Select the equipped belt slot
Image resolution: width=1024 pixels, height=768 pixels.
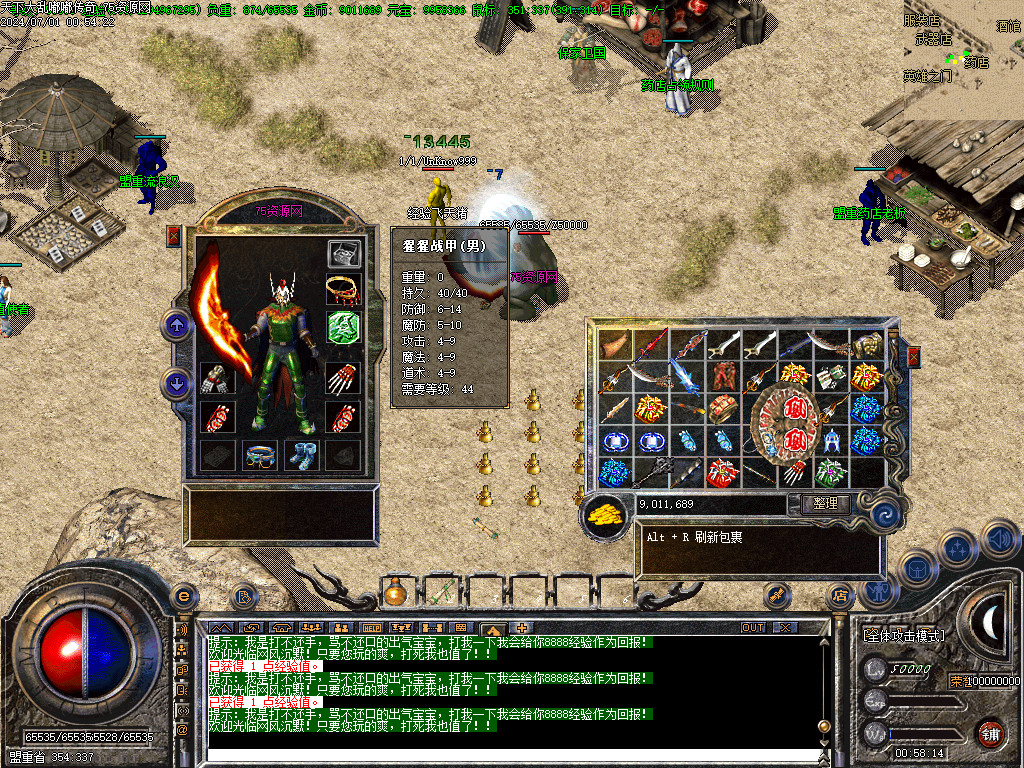point(260,454)
